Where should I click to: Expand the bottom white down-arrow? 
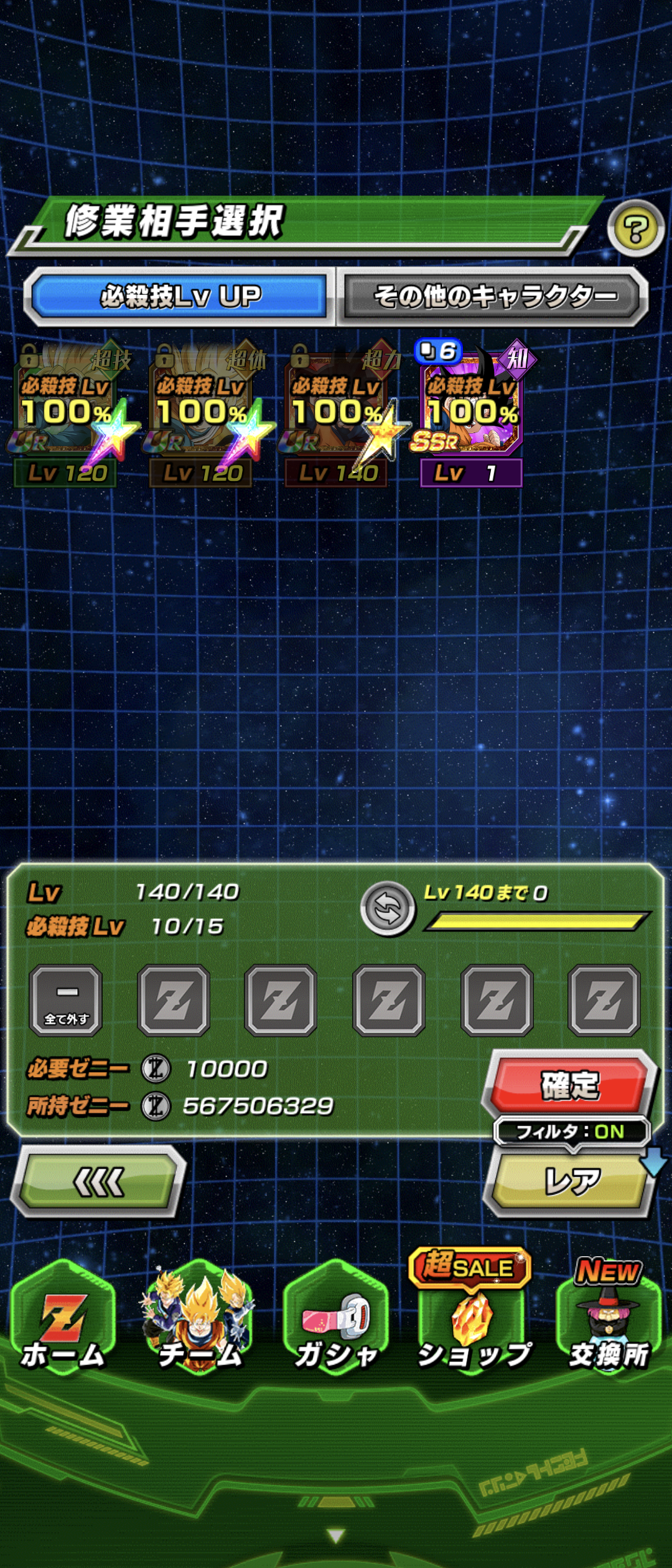click(336, 1536)
